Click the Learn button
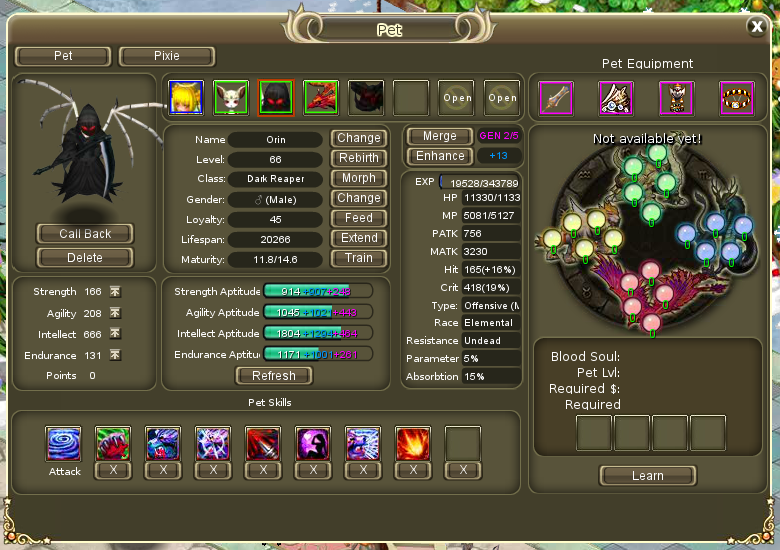 [x=647, y=476]
